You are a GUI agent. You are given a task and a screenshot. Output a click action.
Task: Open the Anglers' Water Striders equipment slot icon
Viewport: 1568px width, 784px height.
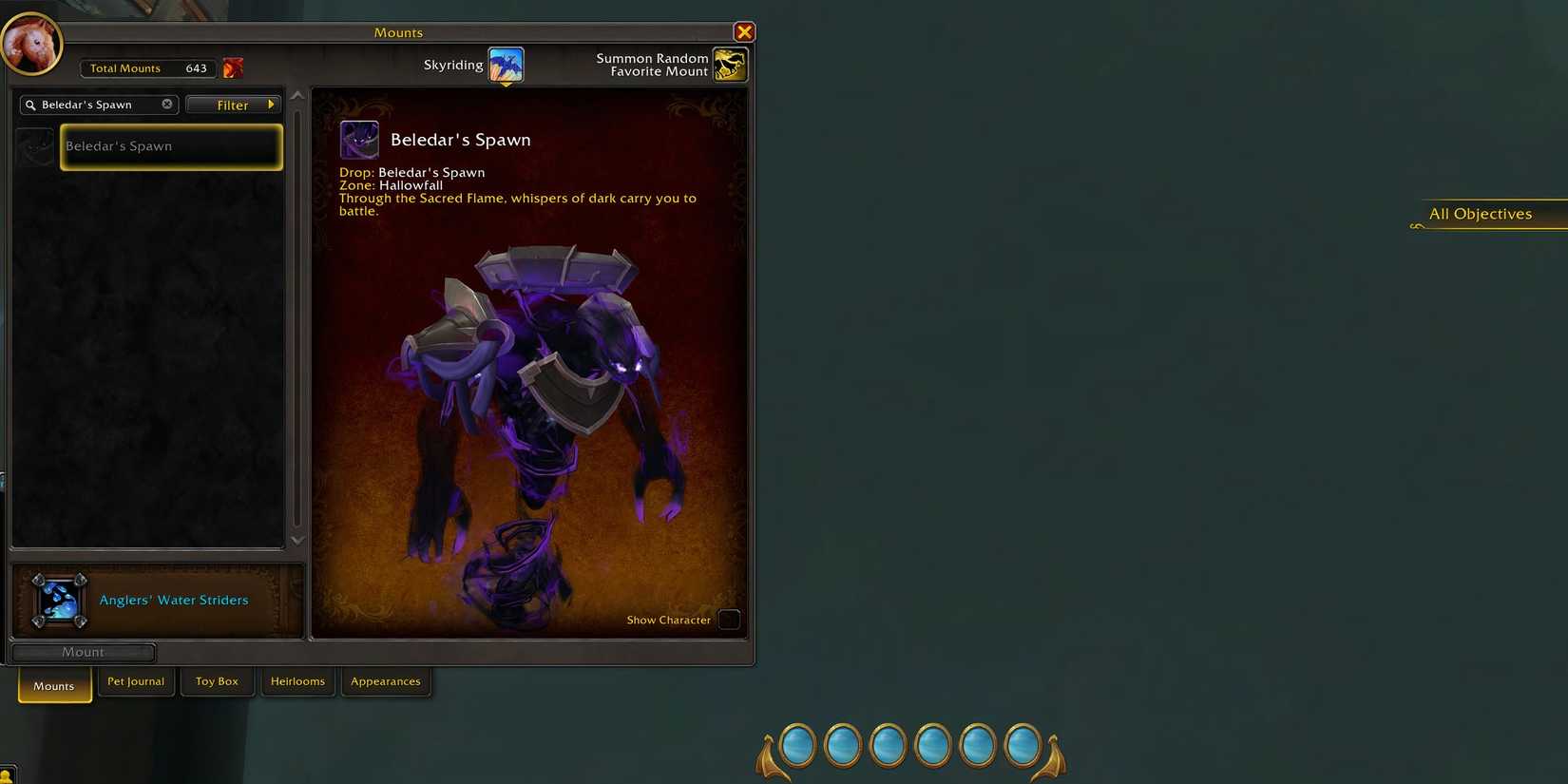pos(58,600)
